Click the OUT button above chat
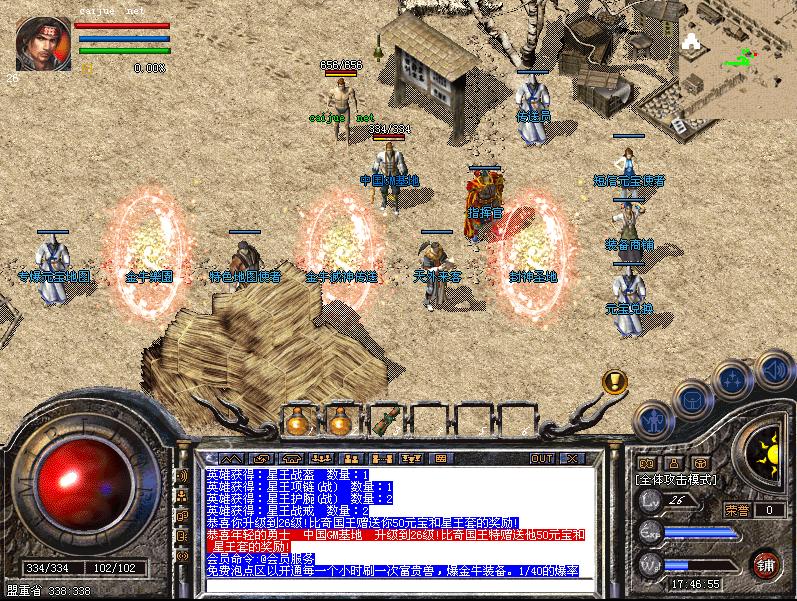This screenshot has height=601, width=797. point(541,458)
